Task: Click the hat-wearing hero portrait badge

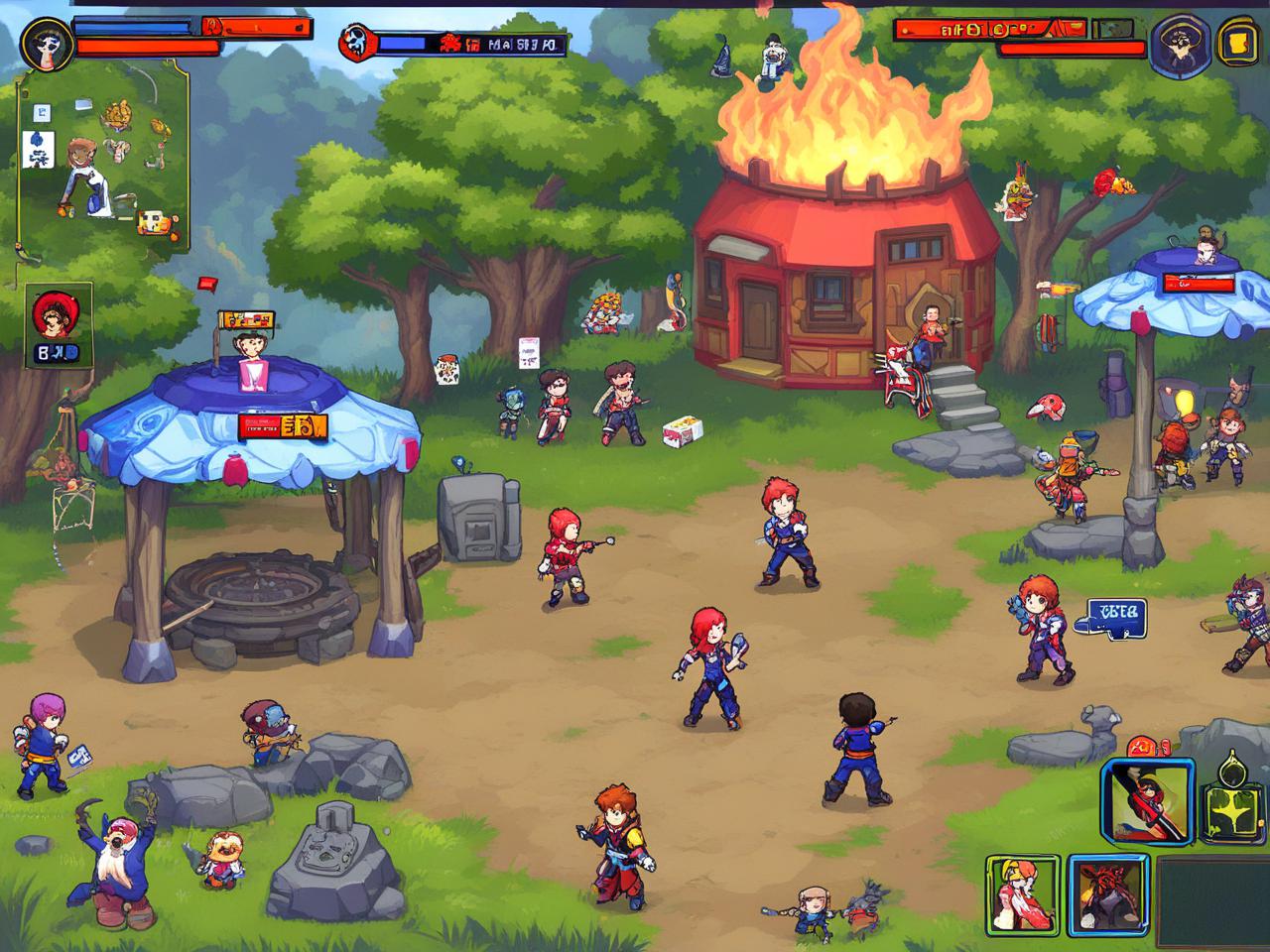Action: pyautogui.click(x=1180, y=46)
